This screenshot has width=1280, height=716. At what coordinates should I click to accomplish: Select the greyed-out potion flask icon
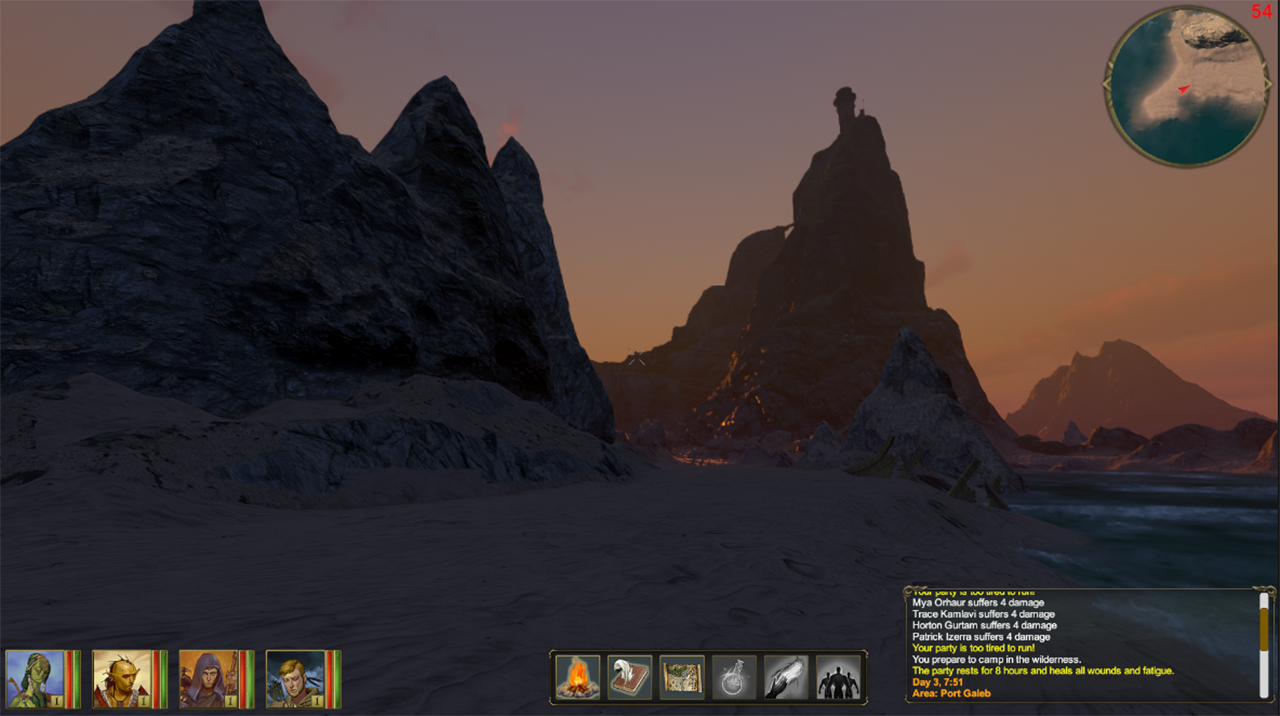734,678
